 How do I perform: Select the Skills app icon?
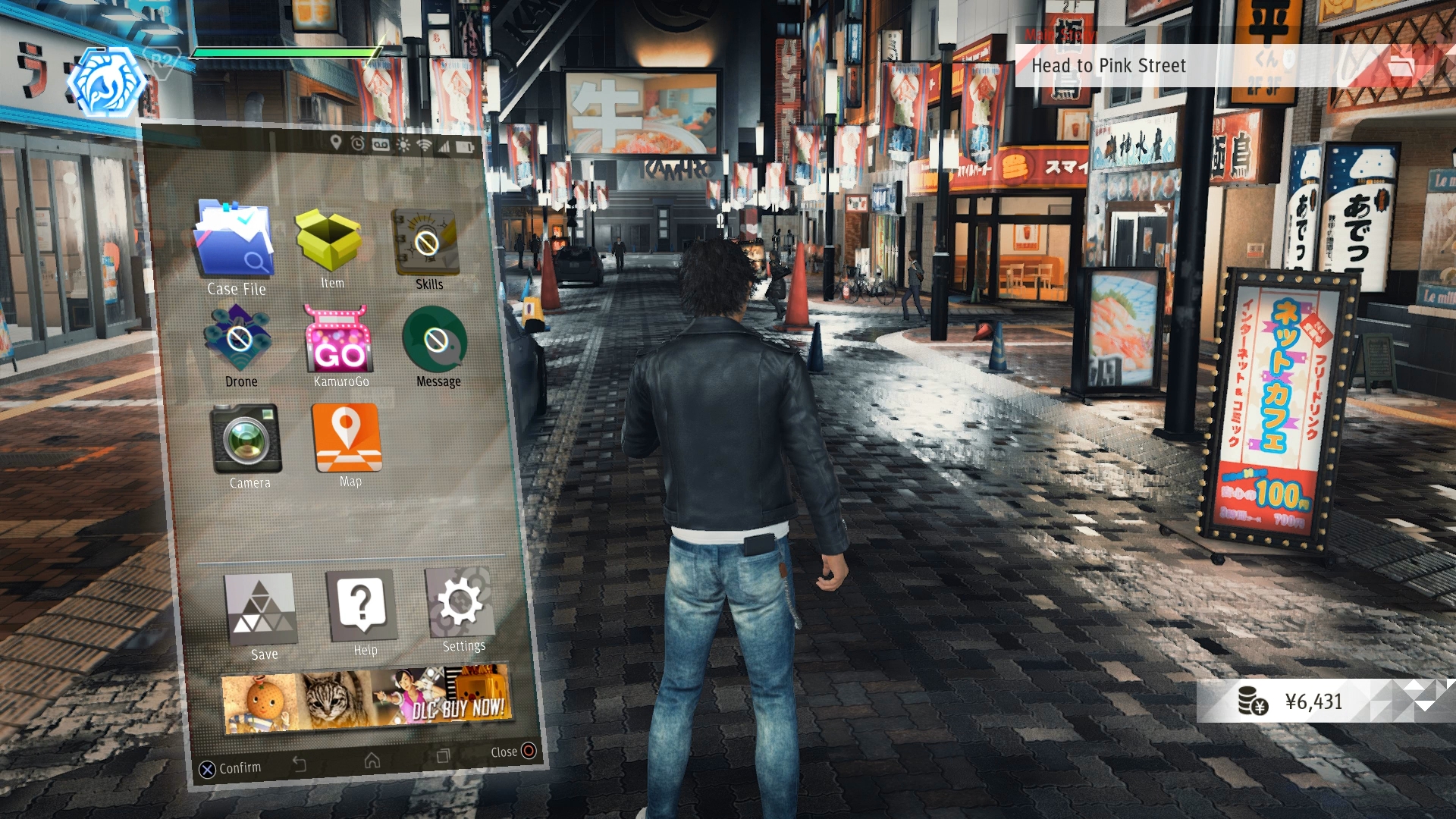click(426, 243)
